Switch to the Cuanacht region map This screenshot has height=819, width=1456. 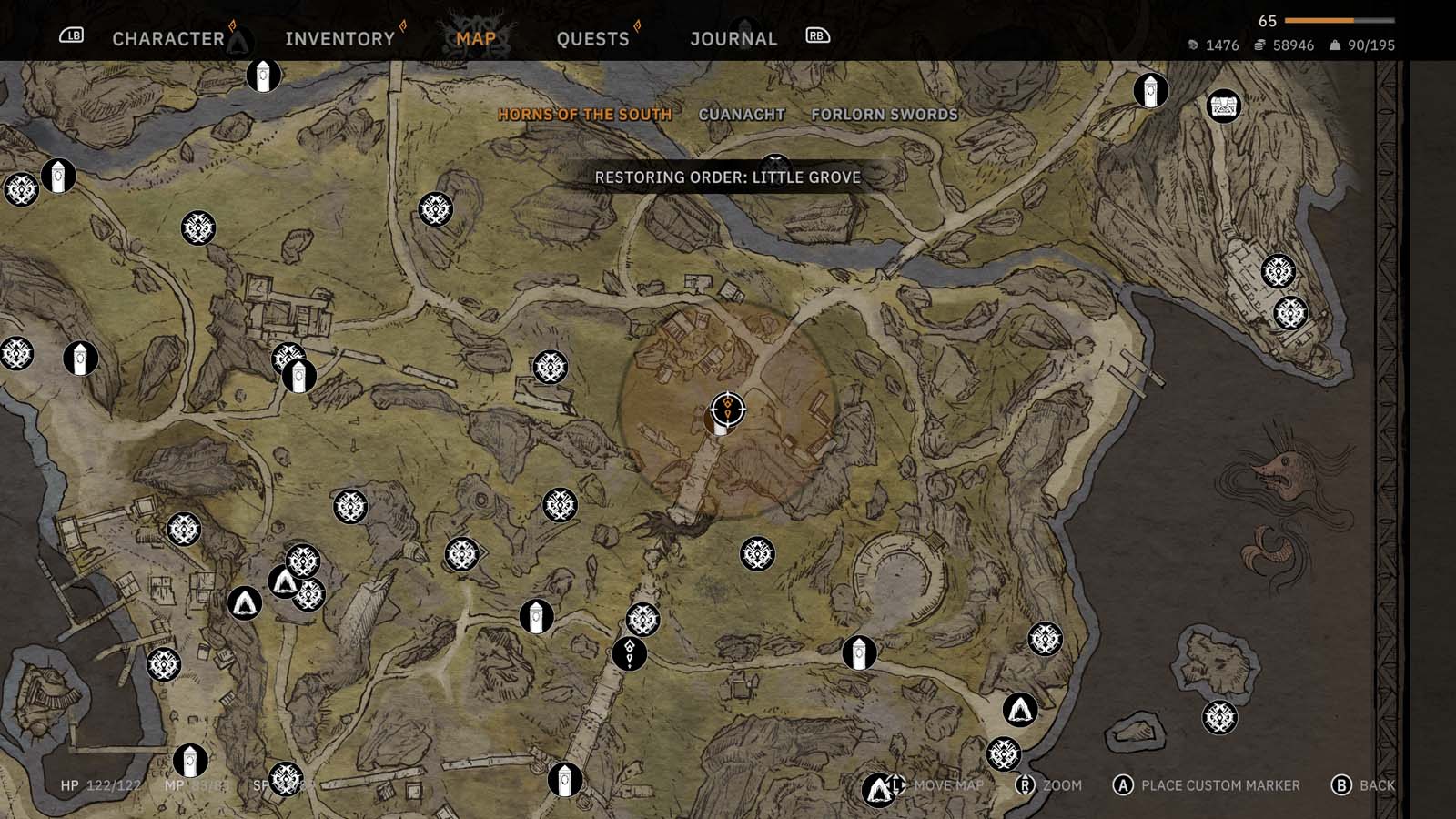tap(741, 115)
